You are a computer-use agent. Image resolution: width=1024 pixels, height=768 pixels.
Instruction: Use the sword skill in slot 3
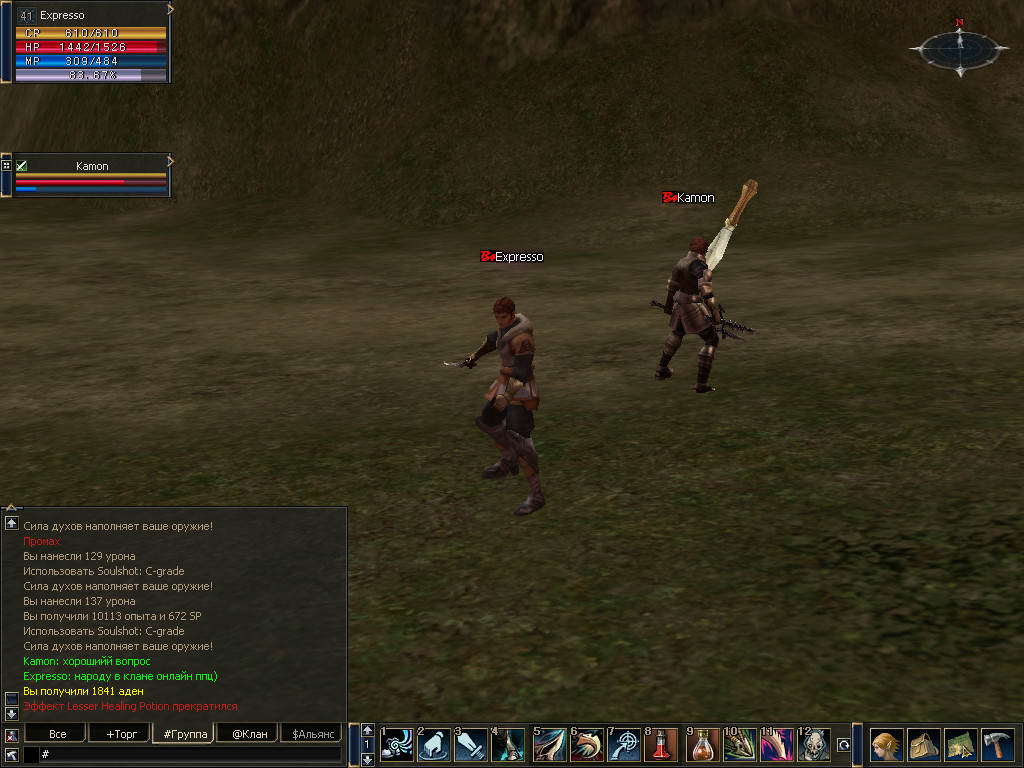471,745
